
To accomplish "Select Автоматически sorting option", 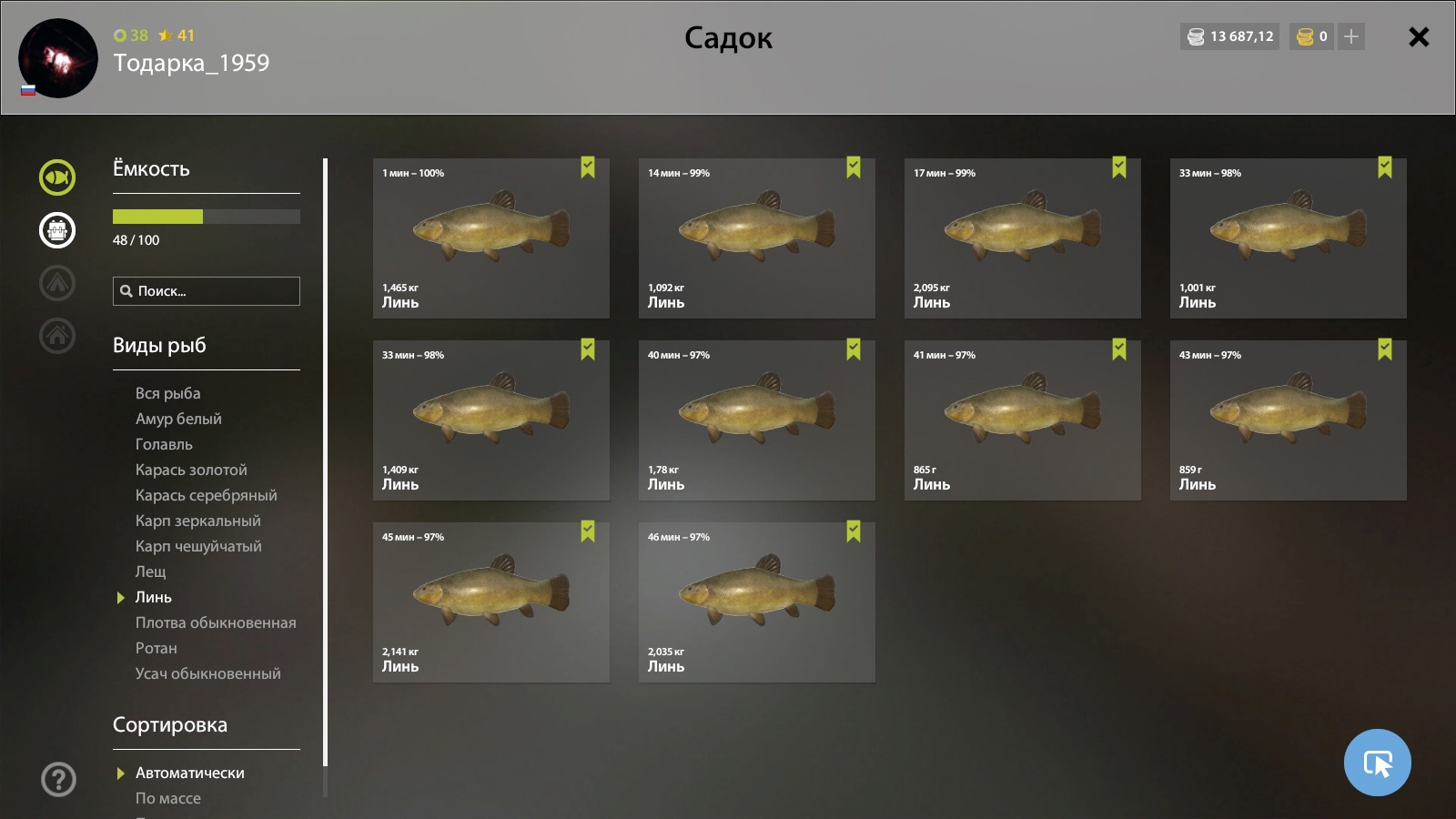I will coord(189,773).
